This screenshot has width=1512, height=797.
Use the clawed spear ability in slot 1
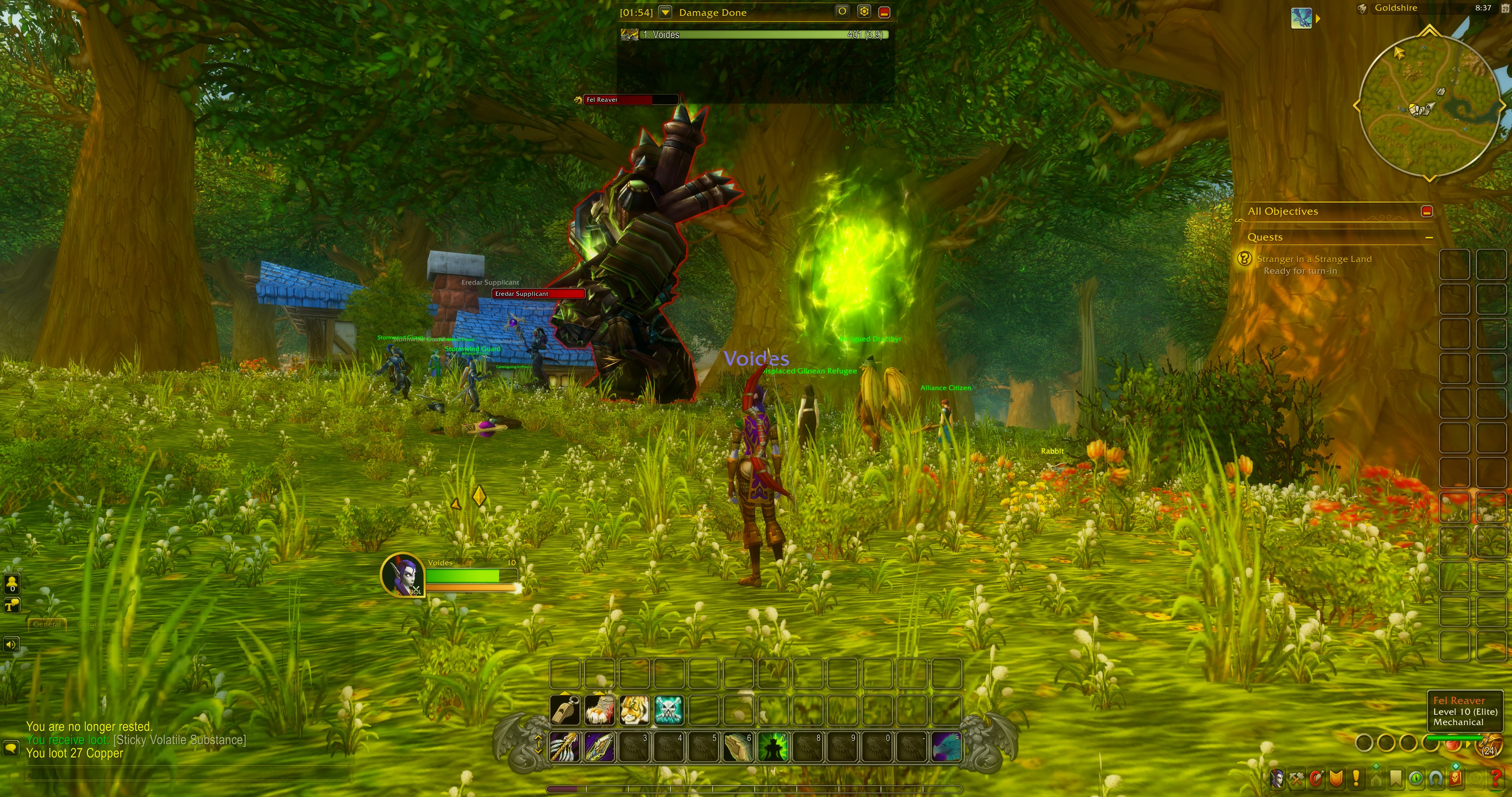565,746
